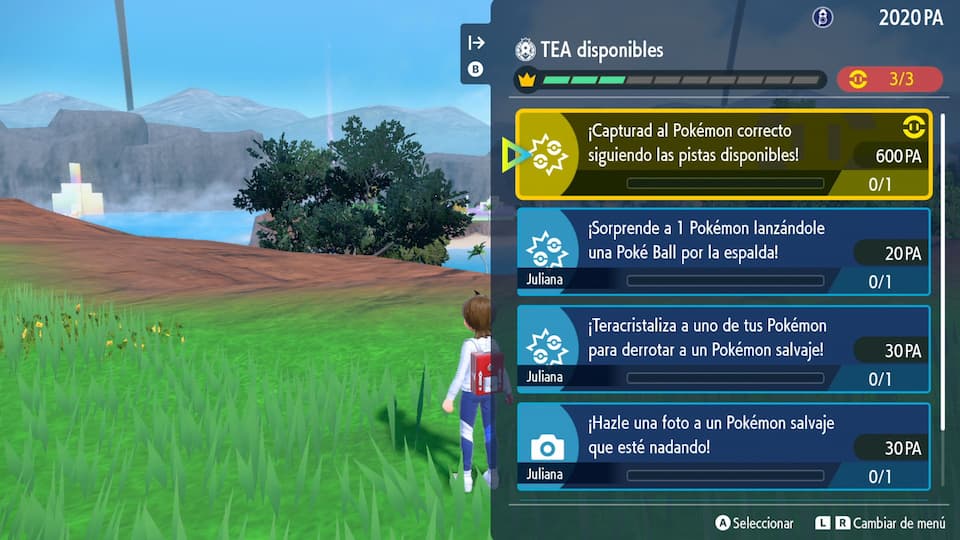Open the swimming Pokémon photo mission
Image resolution: width=960 pixels, height=540 pixels.
point(723,445)
